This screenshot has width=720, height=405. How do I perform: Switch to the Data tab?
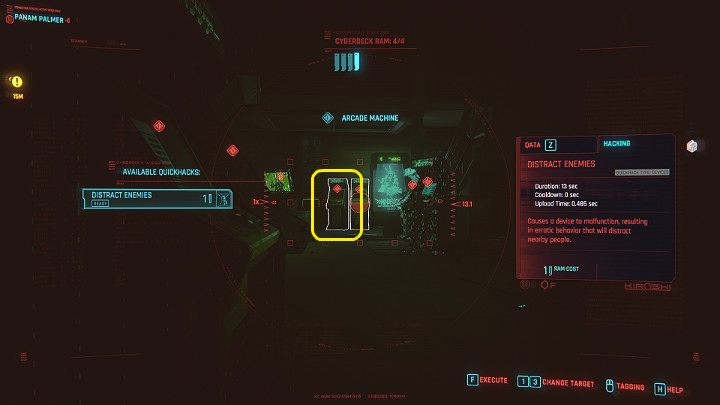tap(538, 145)
